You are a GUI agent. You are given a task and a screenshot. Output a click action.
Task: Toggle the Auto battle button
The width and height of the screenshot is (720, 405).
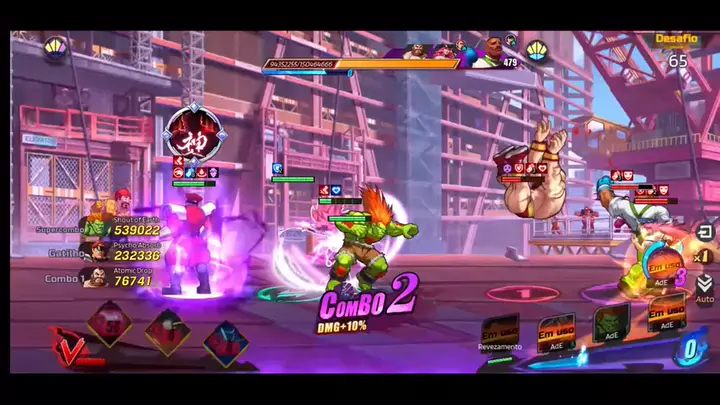click(x=704, y=288)
